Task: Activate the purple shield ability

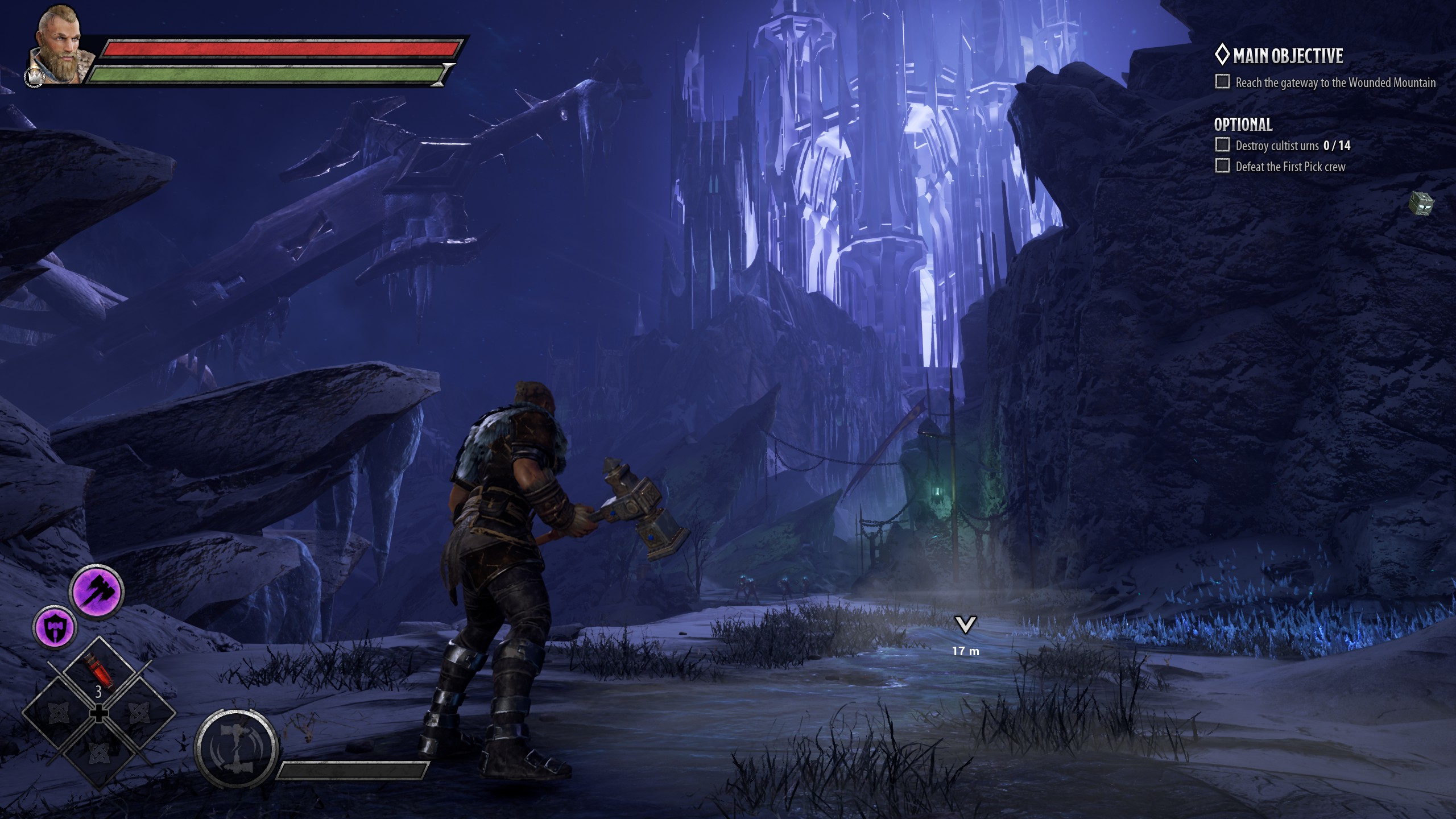Action: pos(55,627)
